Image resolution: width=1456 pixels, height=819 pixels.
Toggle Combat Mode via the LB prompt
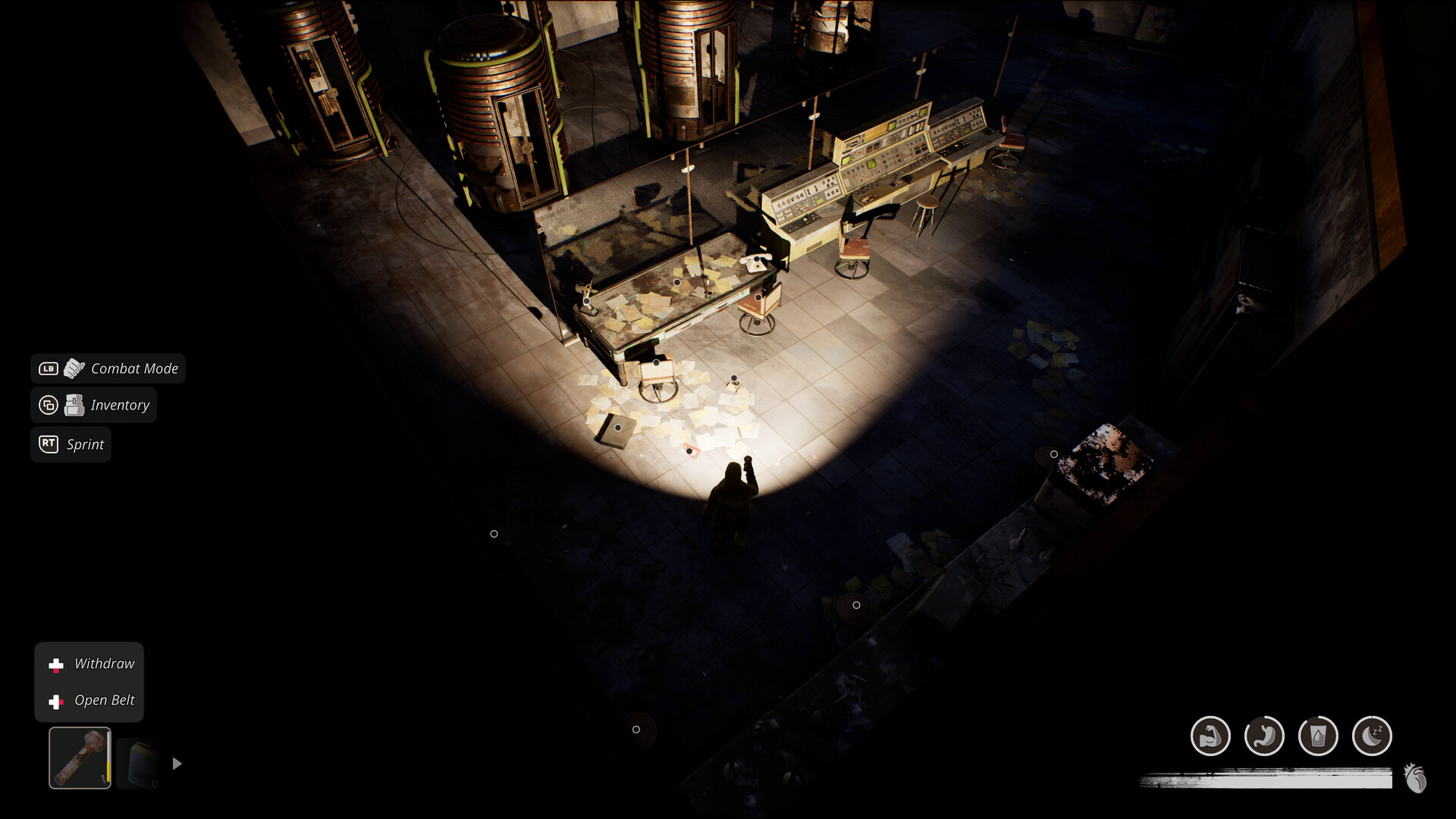coord(47,369)
